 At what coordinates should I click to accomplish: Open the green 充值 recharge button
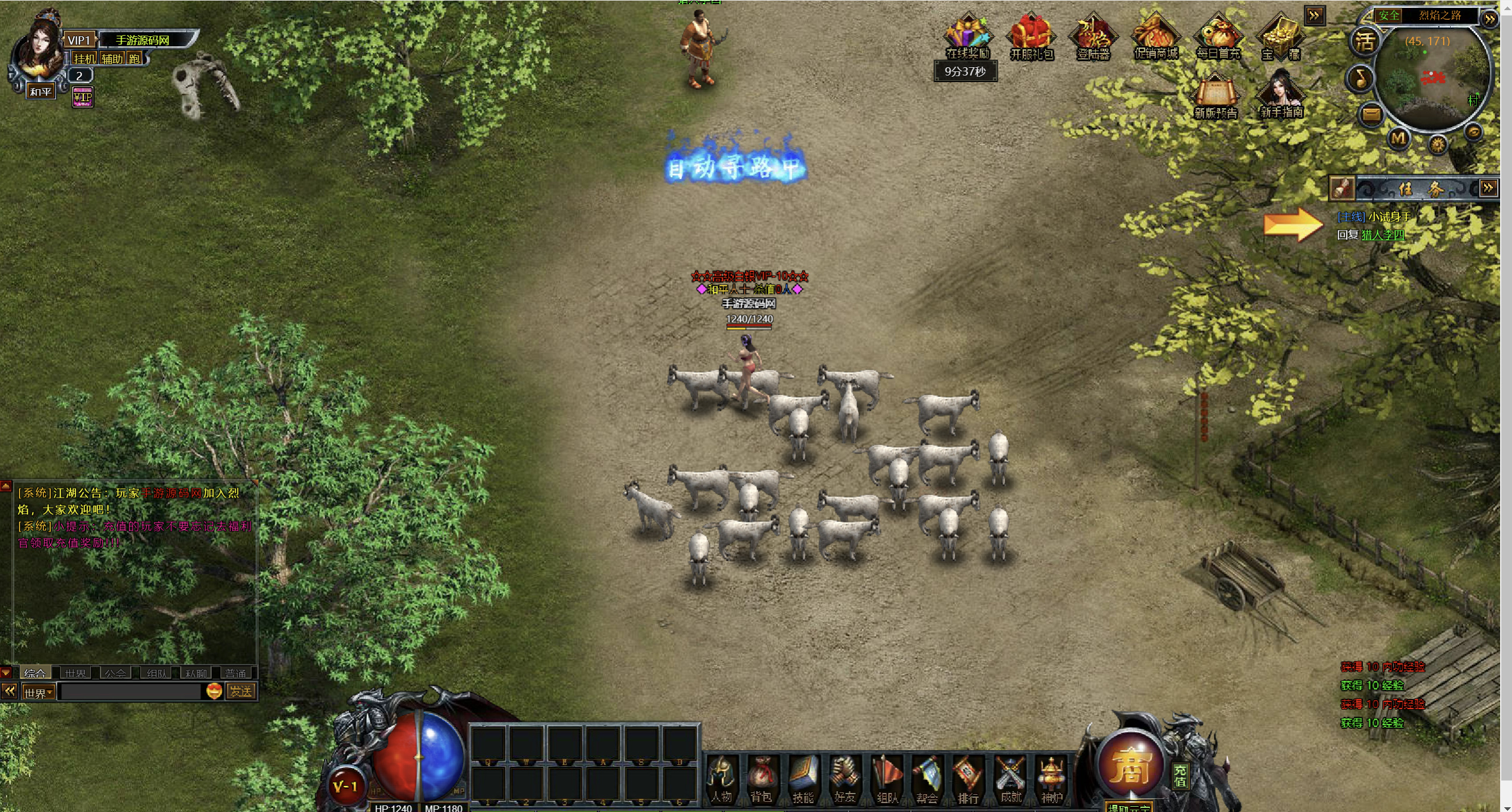(x=1180, y=776)
